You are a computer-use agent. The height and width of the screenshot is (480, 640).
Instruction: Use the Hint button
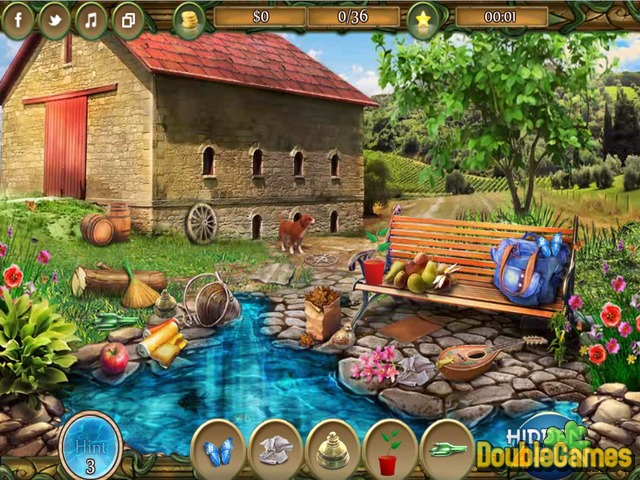tap(90, 445)
